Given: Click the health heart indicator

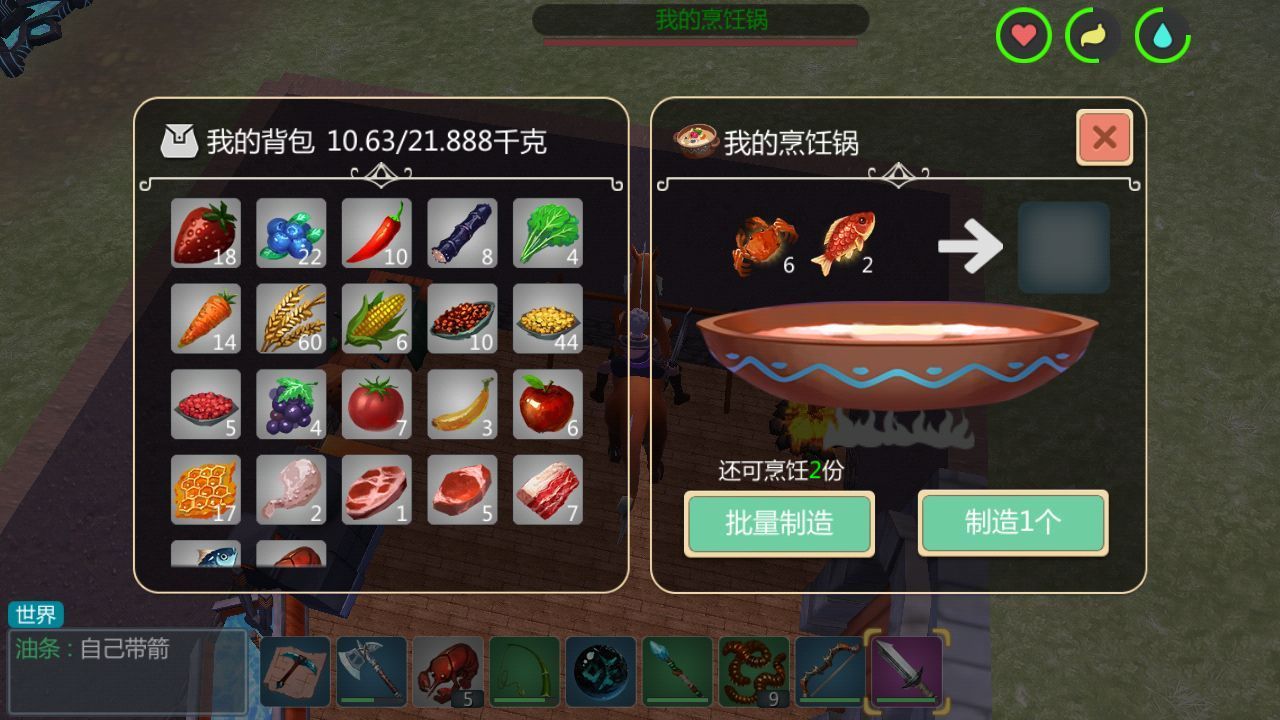Looking at the screenshot, I should tap(1021, 36).
